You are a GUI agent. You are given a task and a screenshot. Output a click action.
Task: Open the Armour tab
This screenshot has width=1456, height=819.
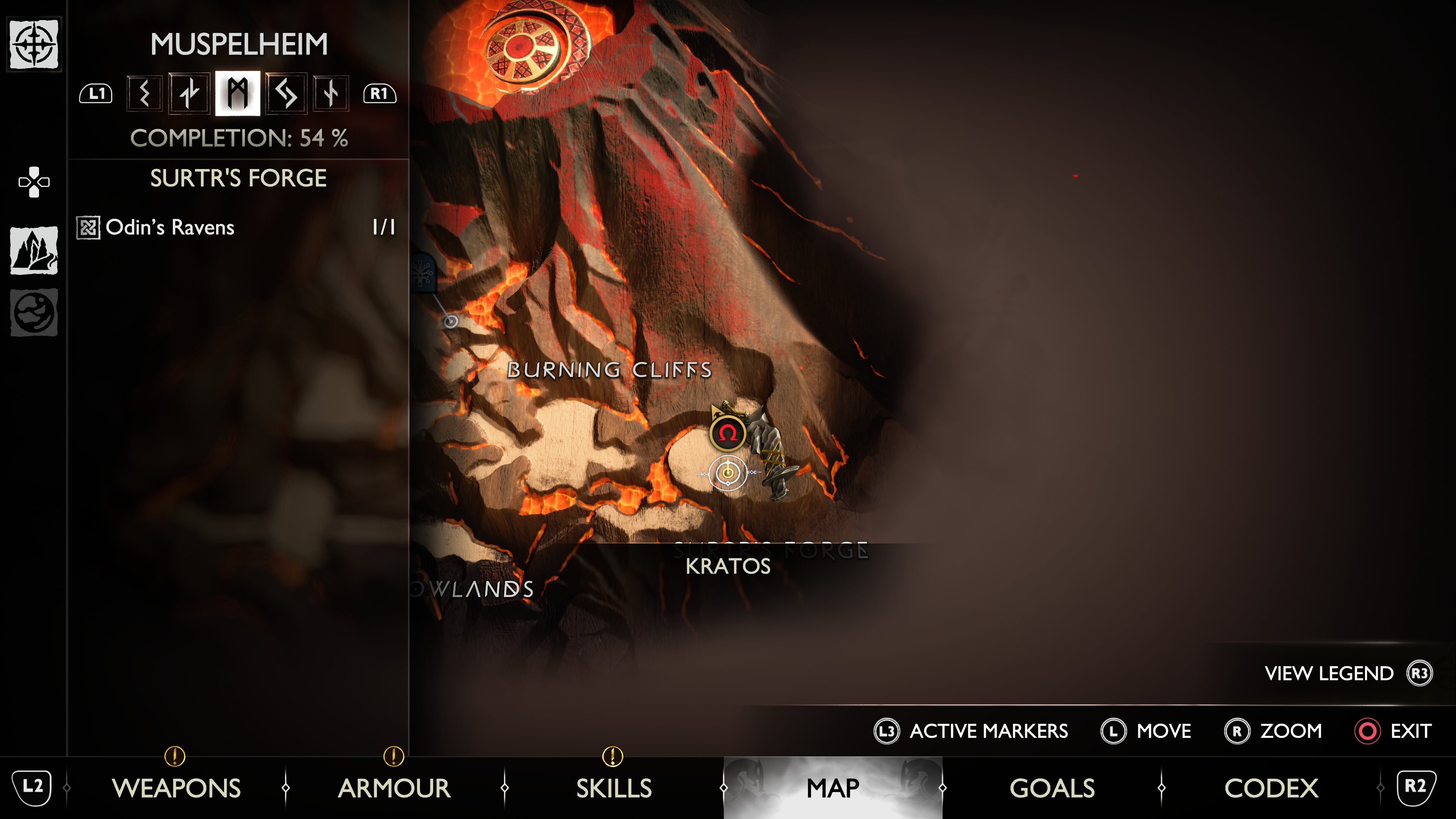(394, 788)
